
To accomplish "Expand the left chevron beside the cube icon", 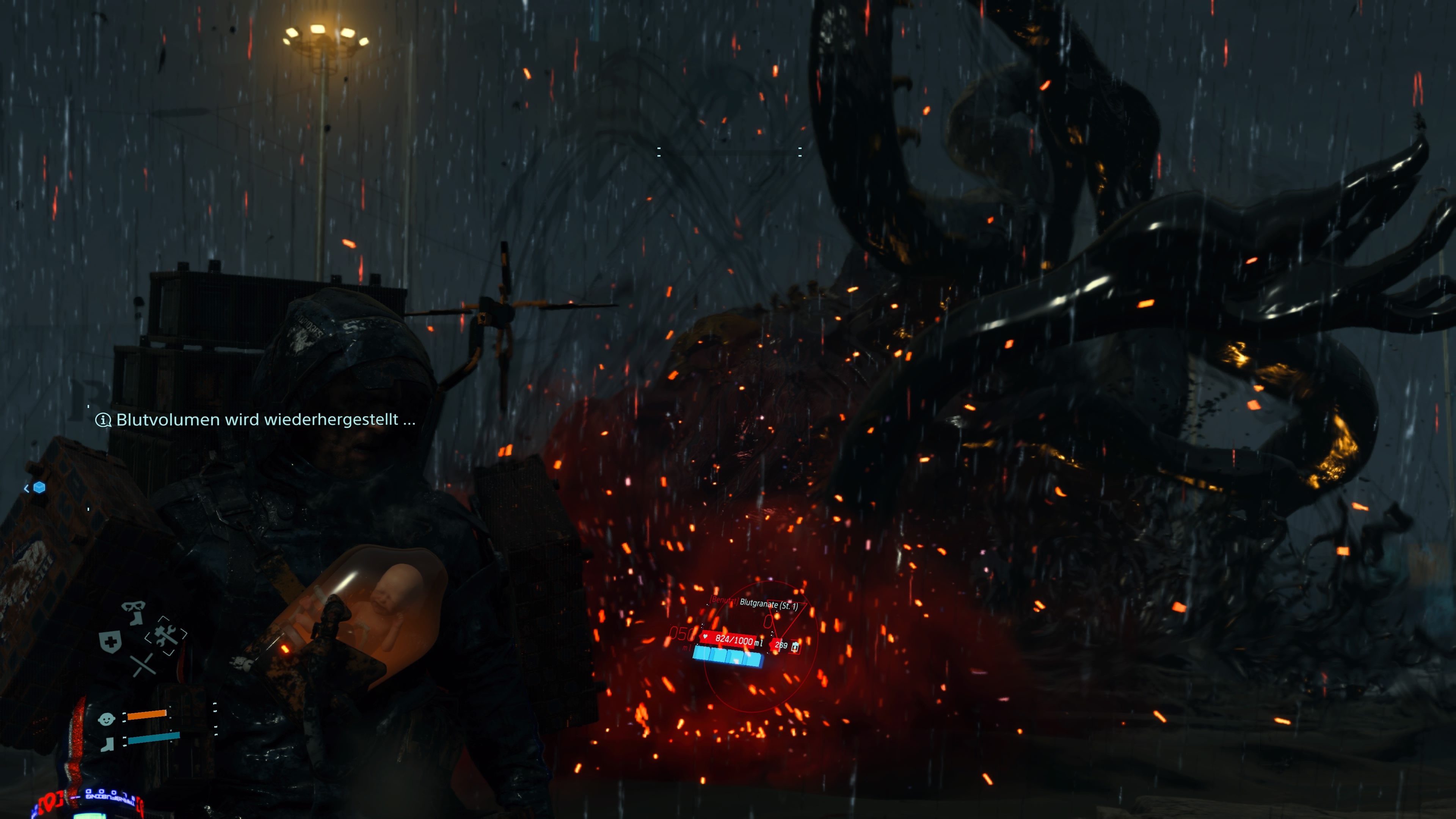I will pos(27,488).
